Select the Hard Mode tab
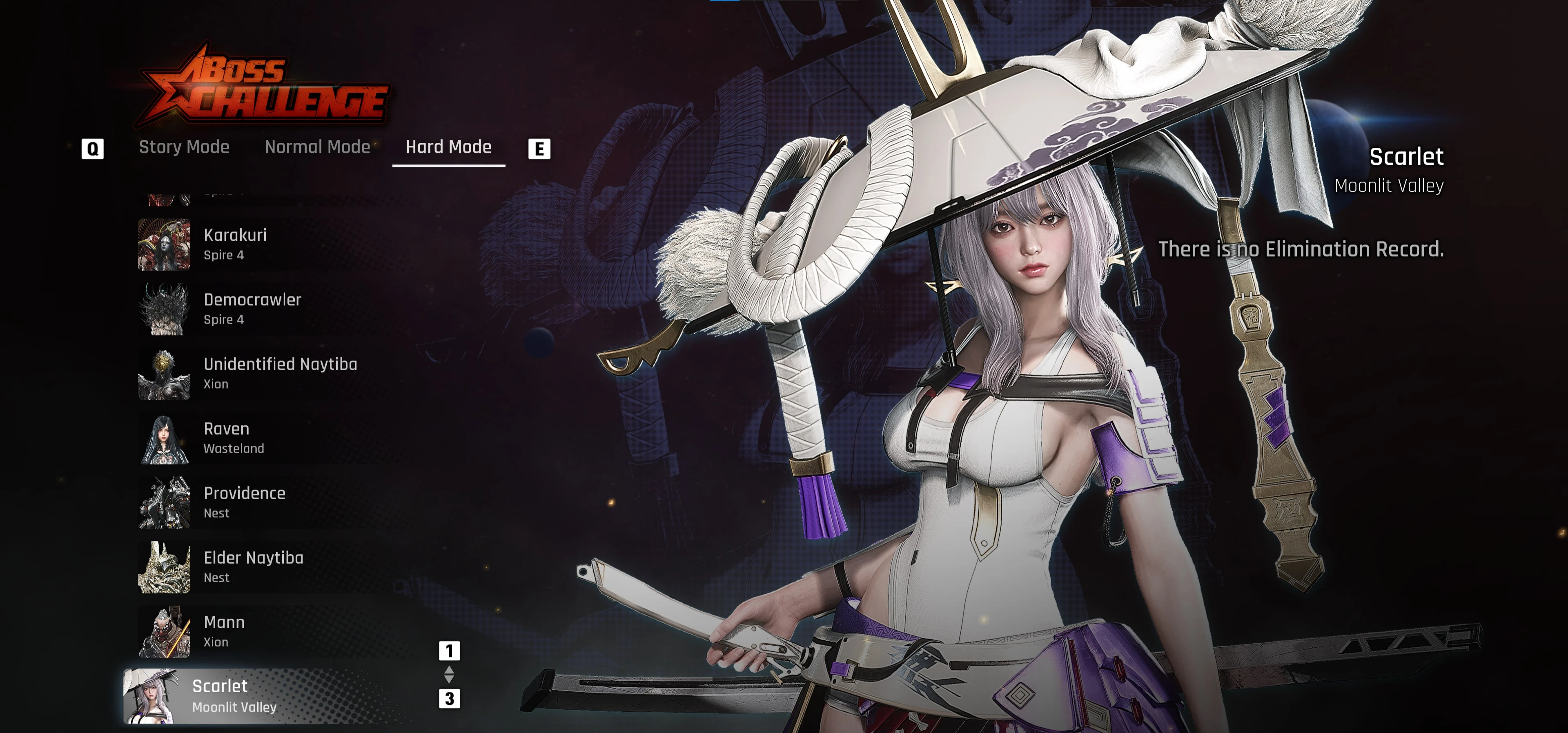 click(448, 147)
